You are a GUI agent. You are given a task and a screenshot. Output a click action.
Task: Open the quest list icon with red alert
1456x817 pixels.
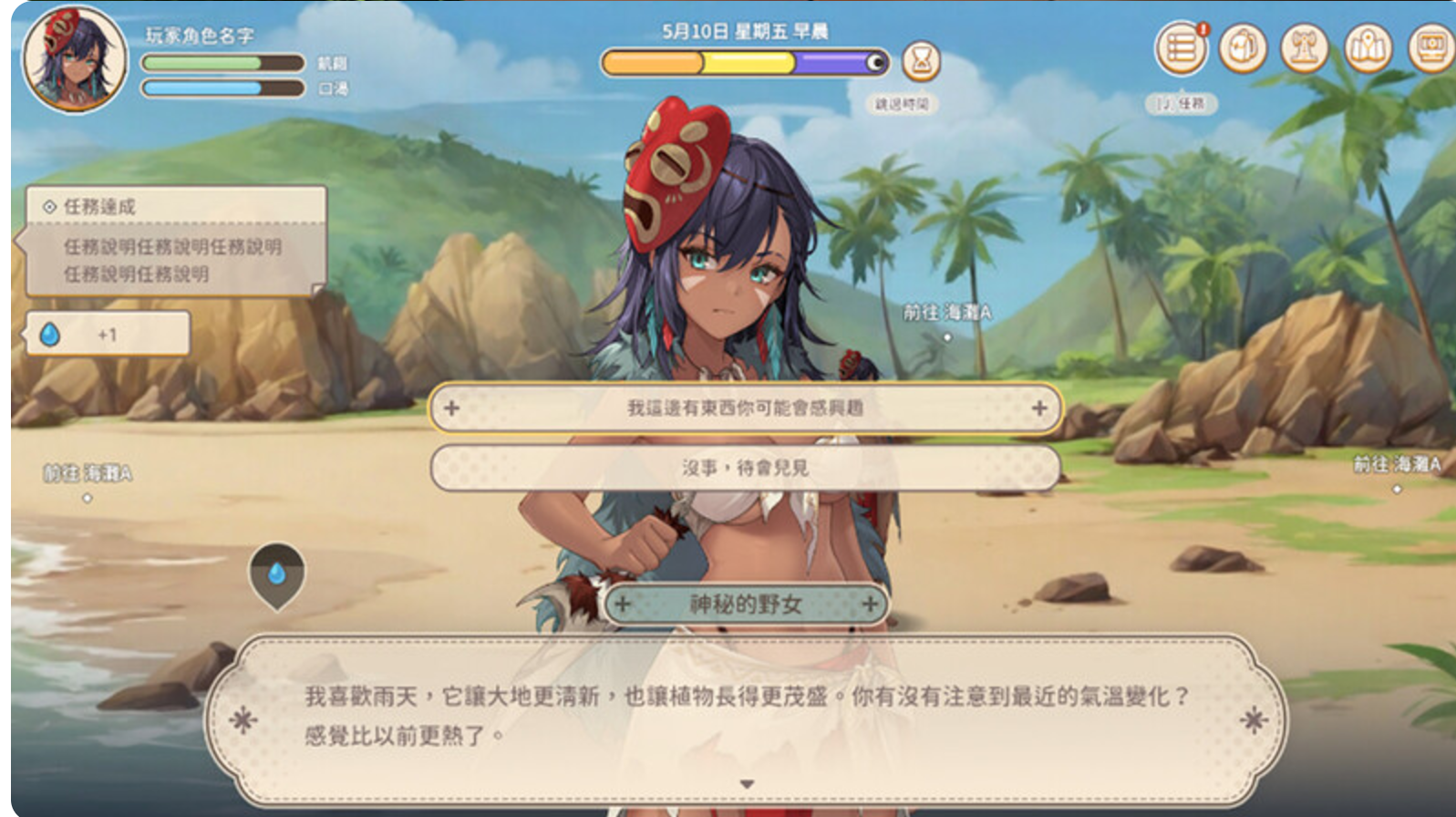pyautogui.click(x=1181, y=48)
